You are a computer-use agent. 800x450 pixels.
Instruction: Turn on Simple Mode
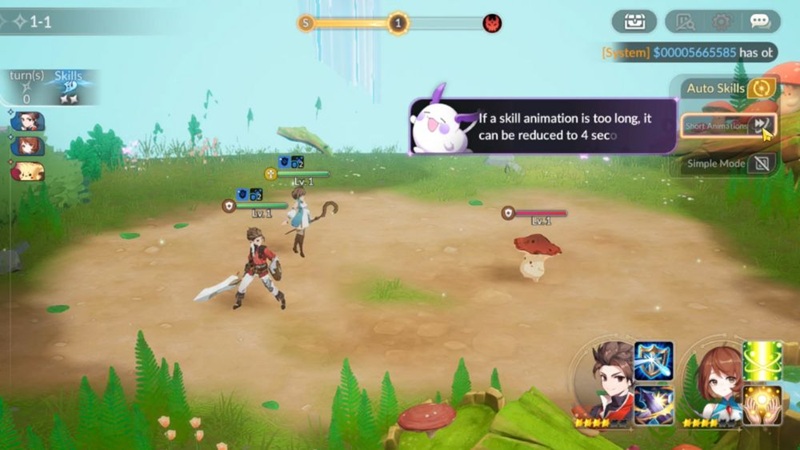tap(762, 163)
